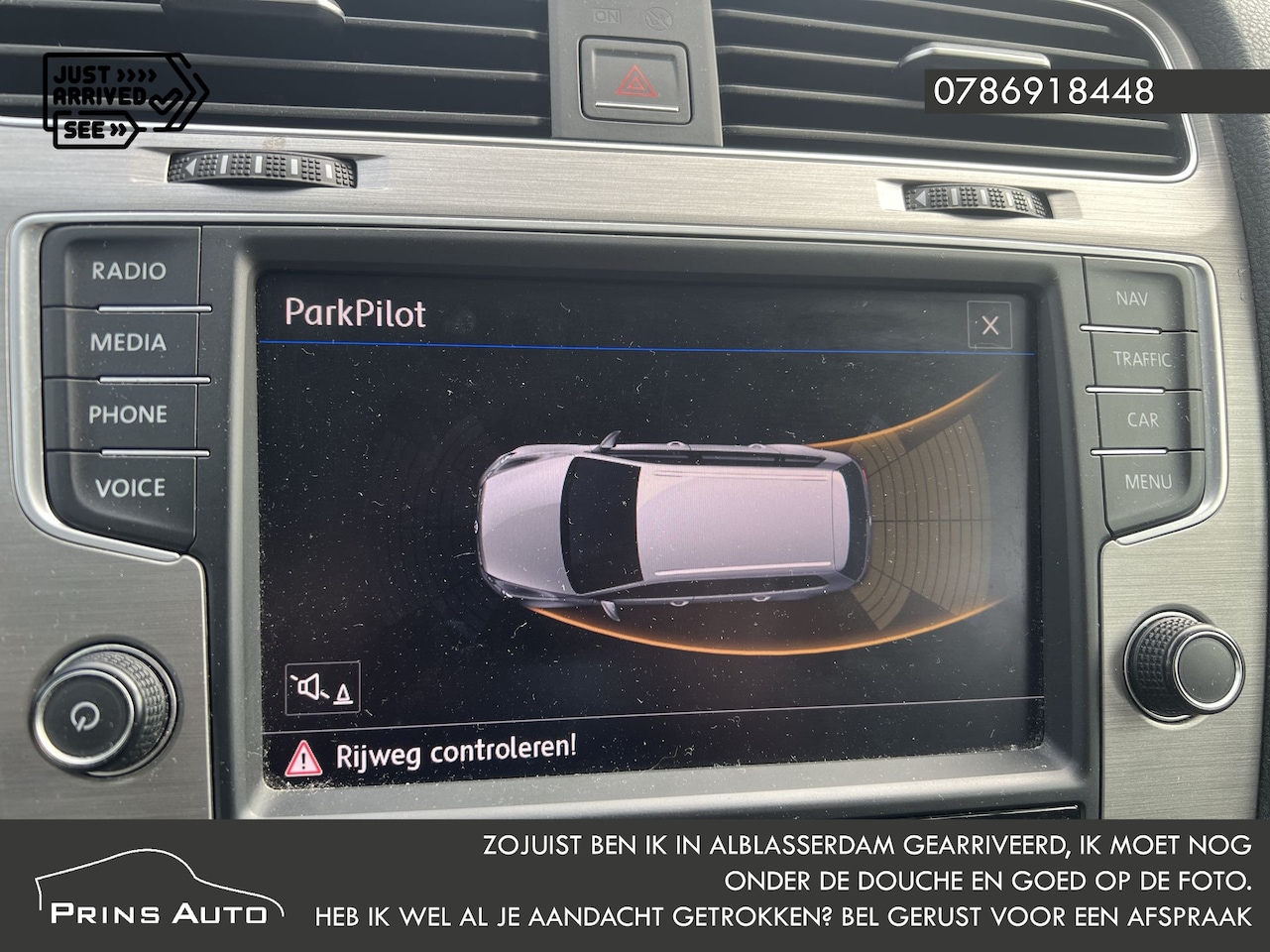Activate the hazard warning triangle button
Viewport: 1270px width, 952px height.
tap(635, 81)
